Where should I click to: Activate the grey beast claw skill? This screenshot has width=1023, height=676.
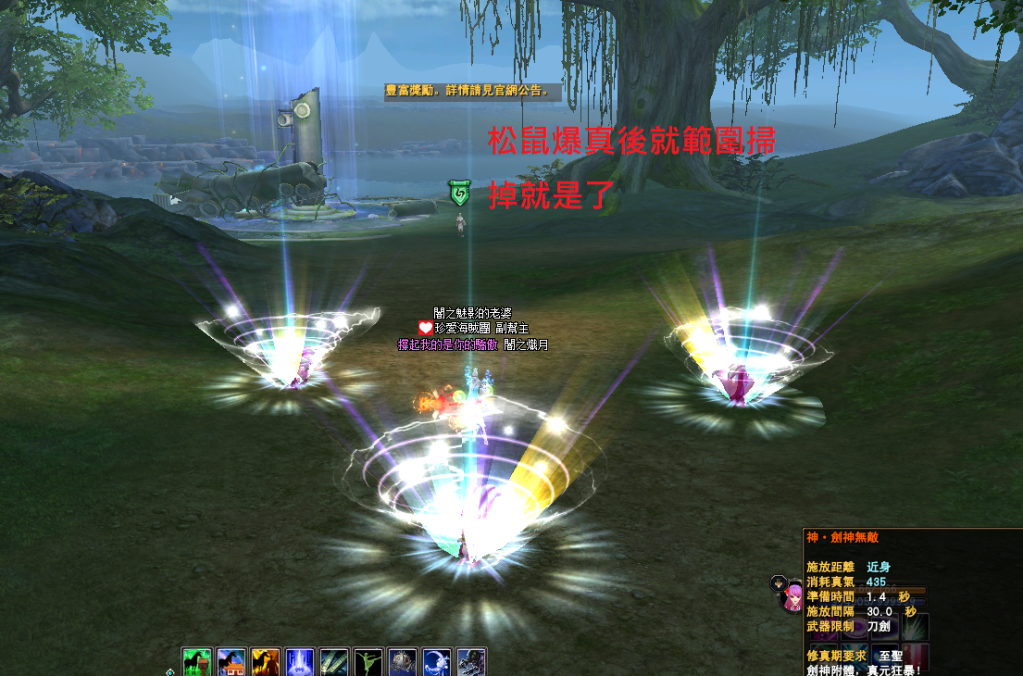click(x=471, y=662)
